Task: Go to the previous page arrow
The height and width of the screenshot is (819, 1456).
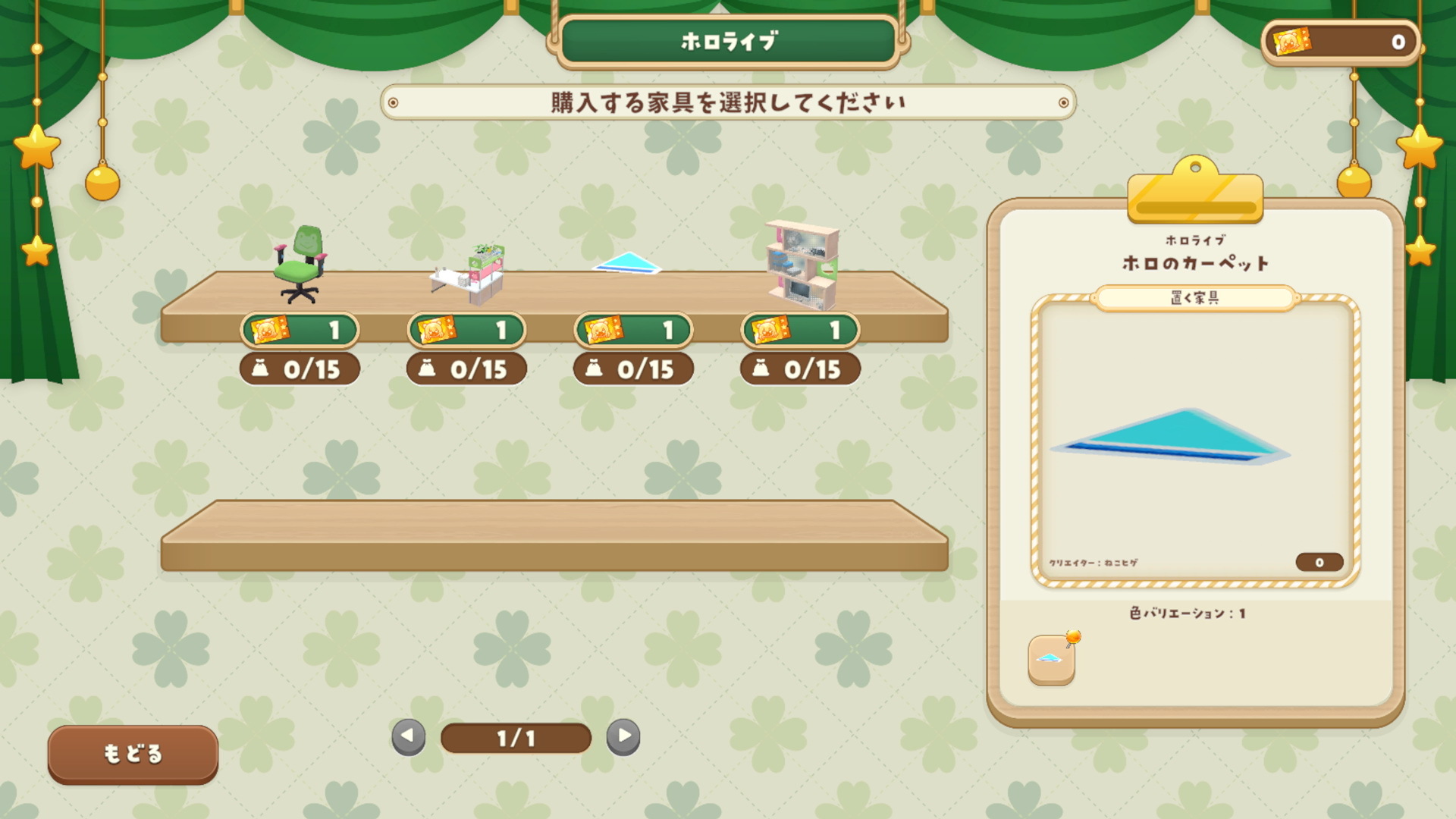Action: (x=408, y=736)
